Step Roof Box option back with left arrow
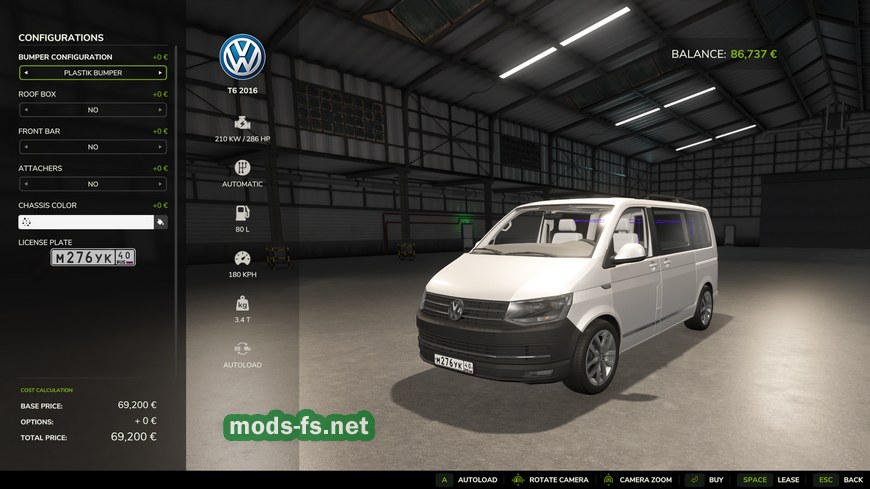 point(25,110)
